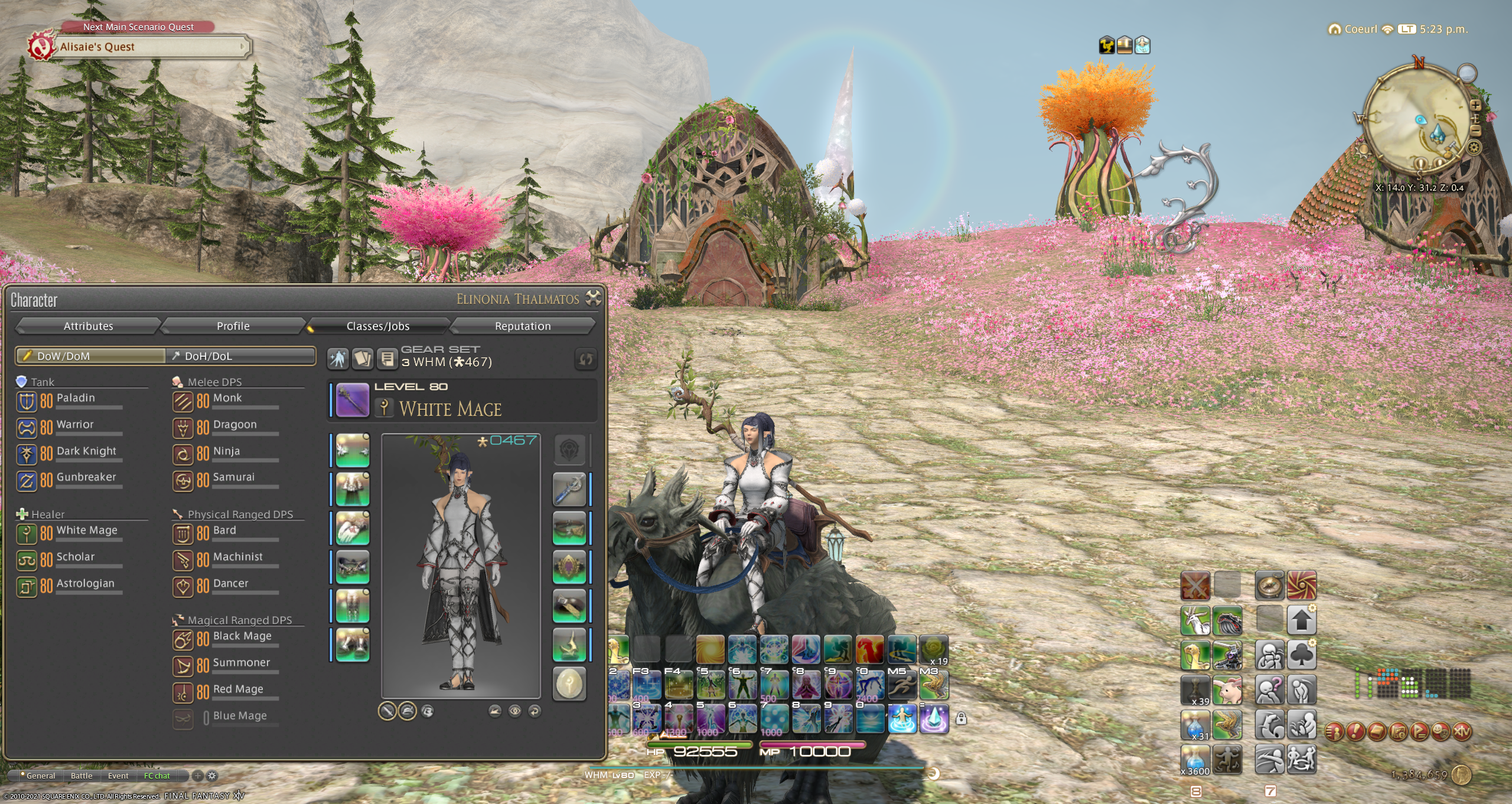Select the General chat tab

(40, 776)
